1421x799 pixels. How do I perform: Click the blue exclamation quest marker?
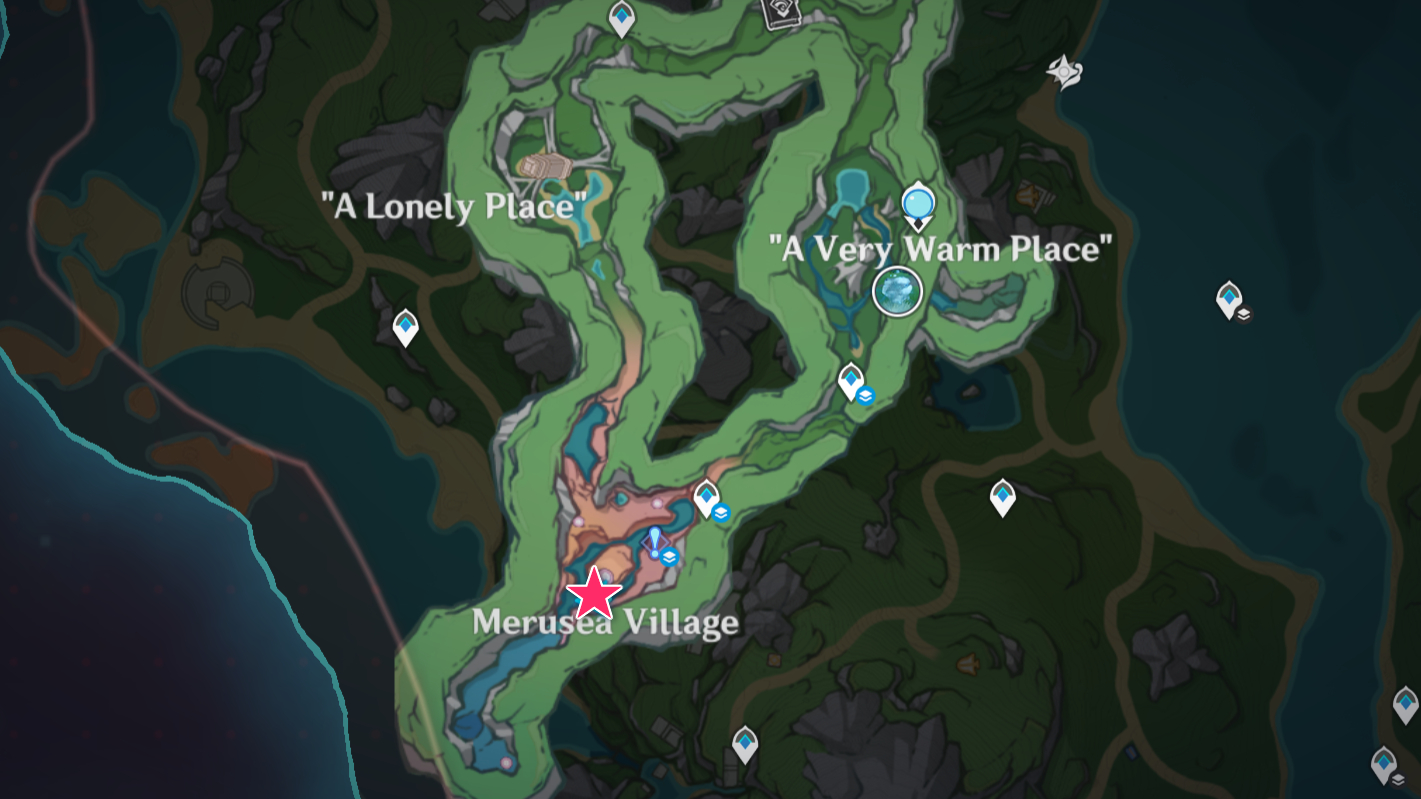click(x=655, y=541)
